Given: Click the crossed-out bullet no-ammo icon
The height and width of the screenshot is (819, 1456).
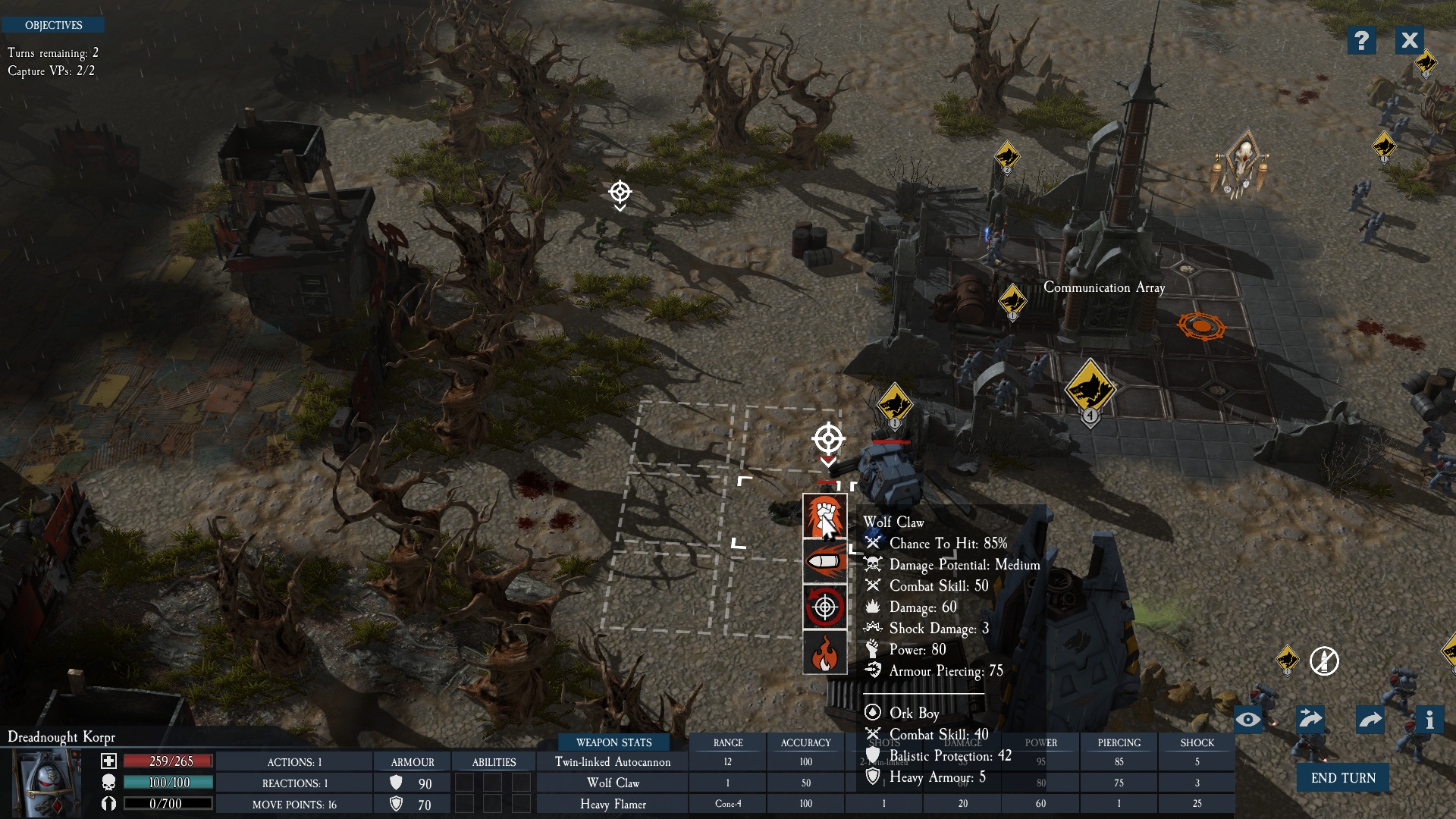Looking at the screenshot, I should [1324, 661].
